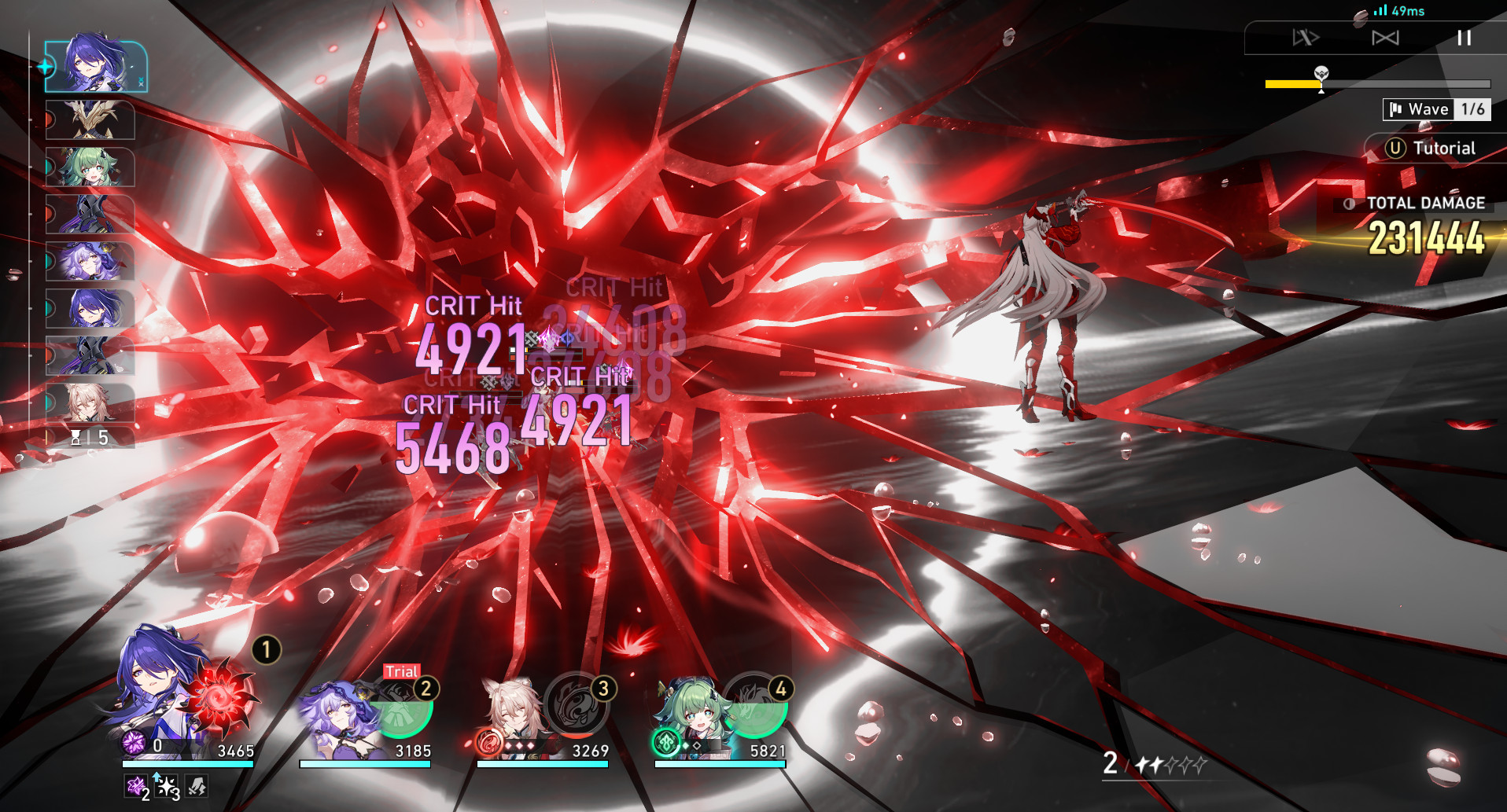Click the Wave 1/6 flag indicator
Image resolution: width=1507 pixels, height=812 pixels.
(x=1436, y=109)
